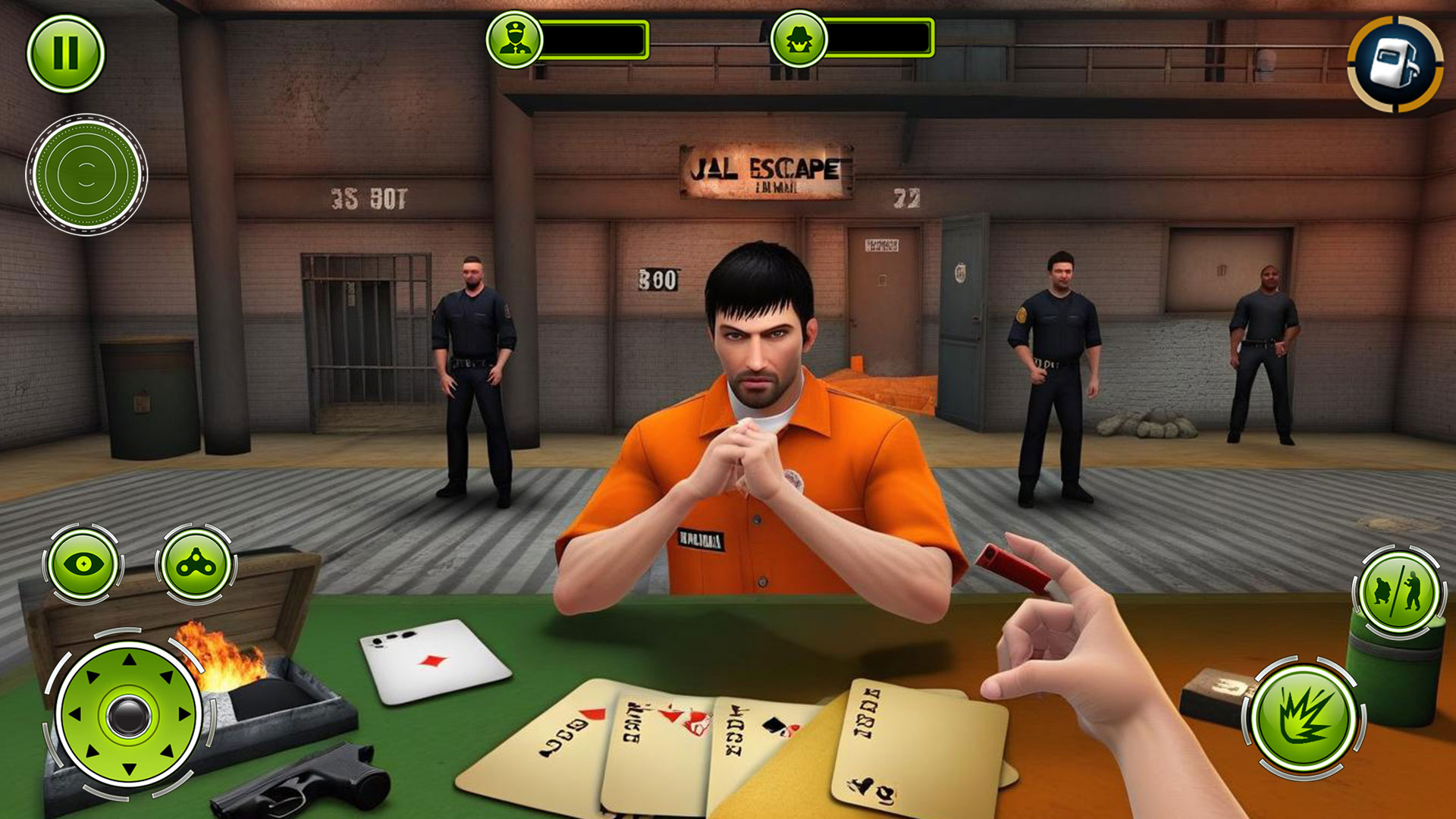Pause the game
1456x819 pixels.
[x=67, y=53]
